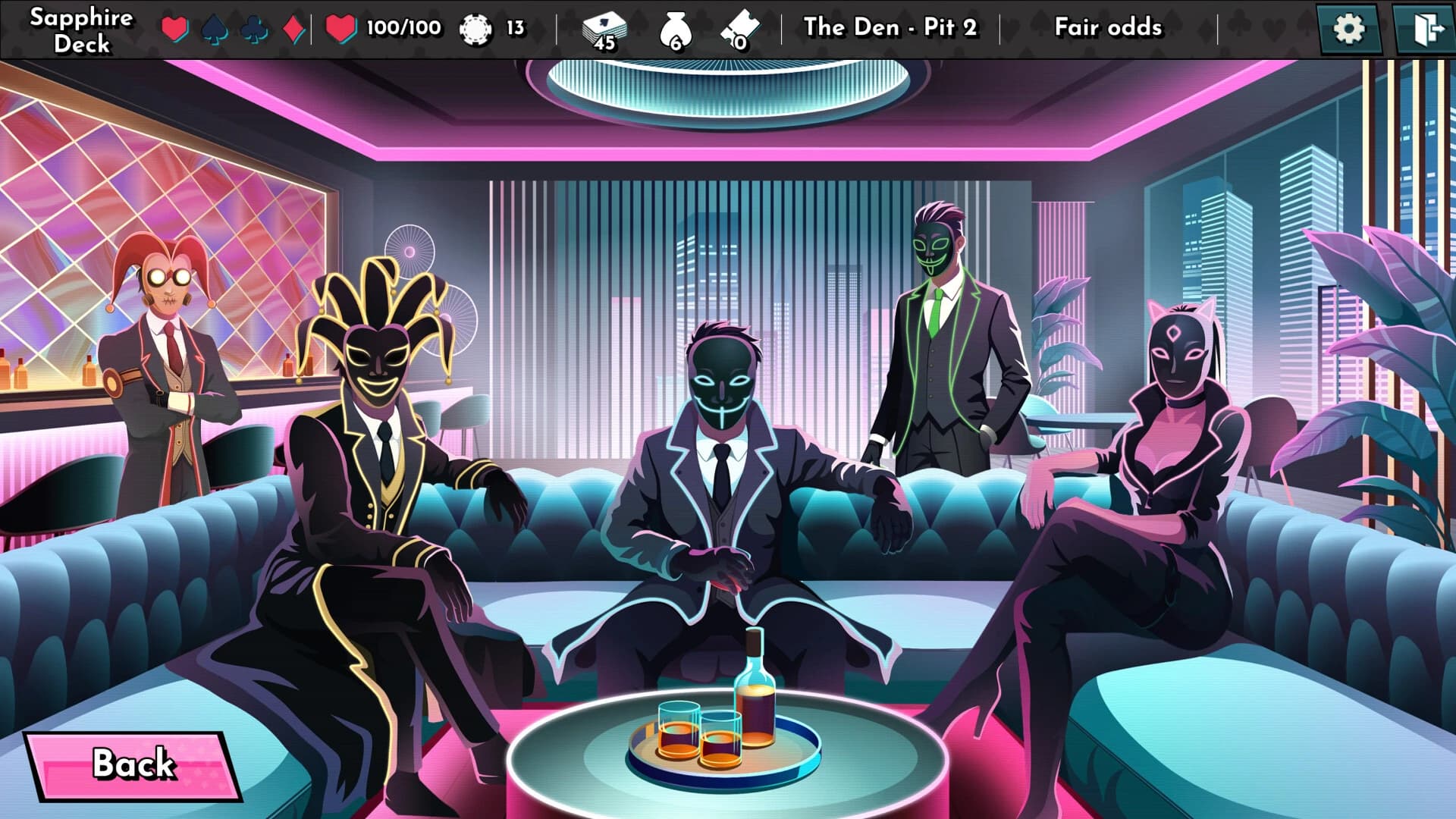Click the Fair odds mode label
Viewport: 1456px width, 819px height.
1106,27
